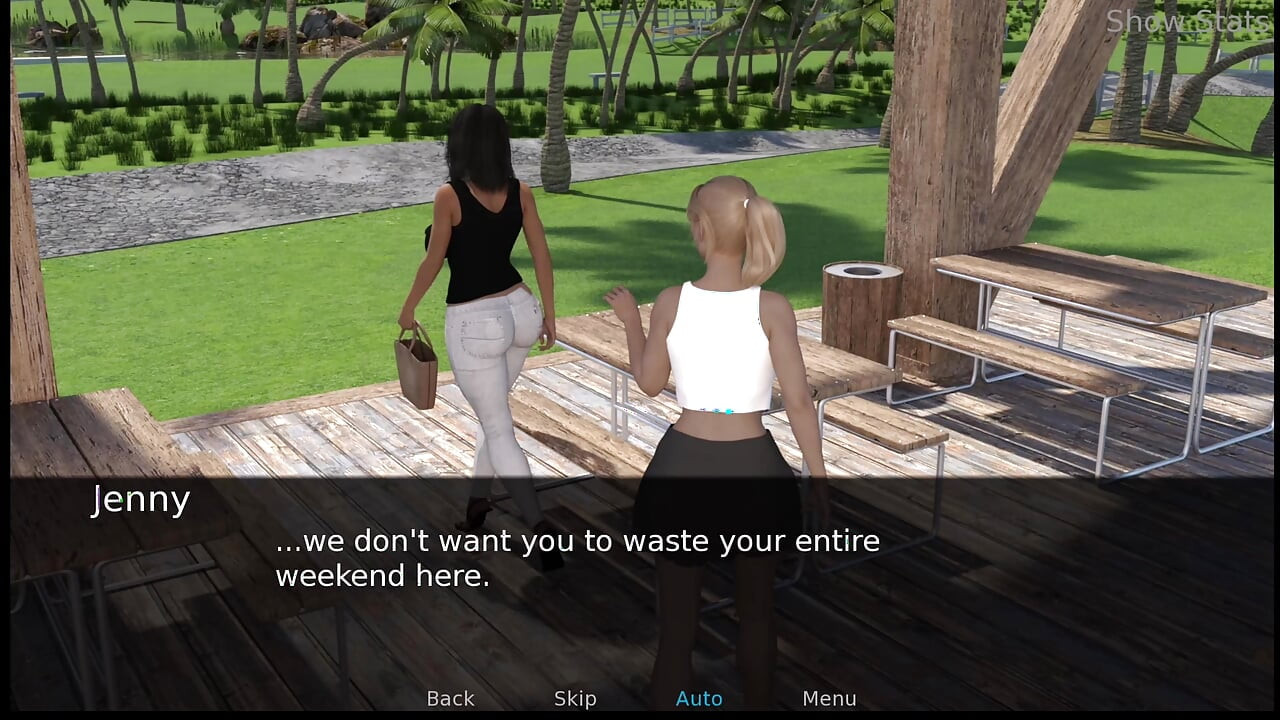This screenshot has height=720, width=1280.
Task: Show Stats panel
Action: [x=1187, y=21]
